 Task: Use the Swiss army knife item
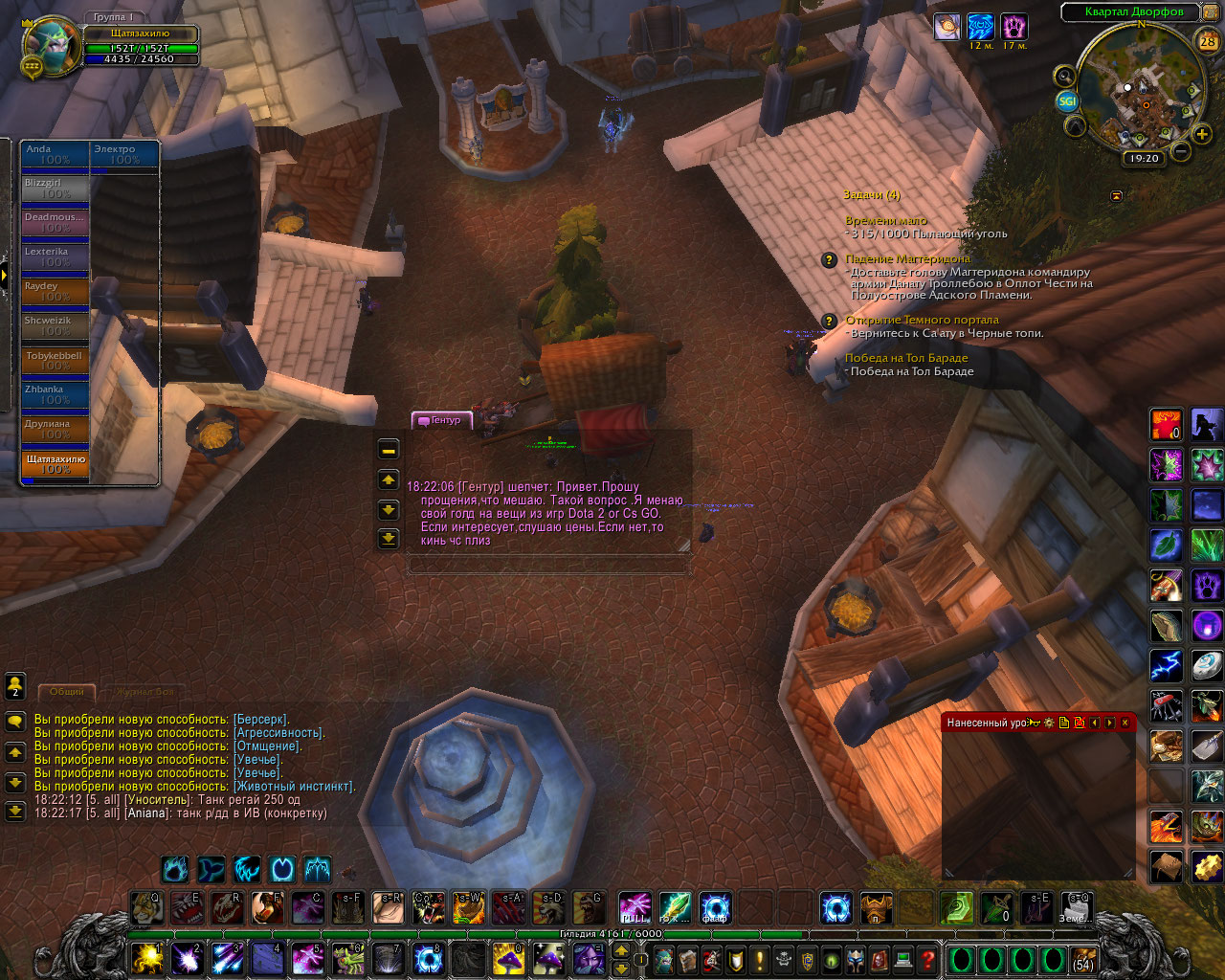[x=1166, y=706]
